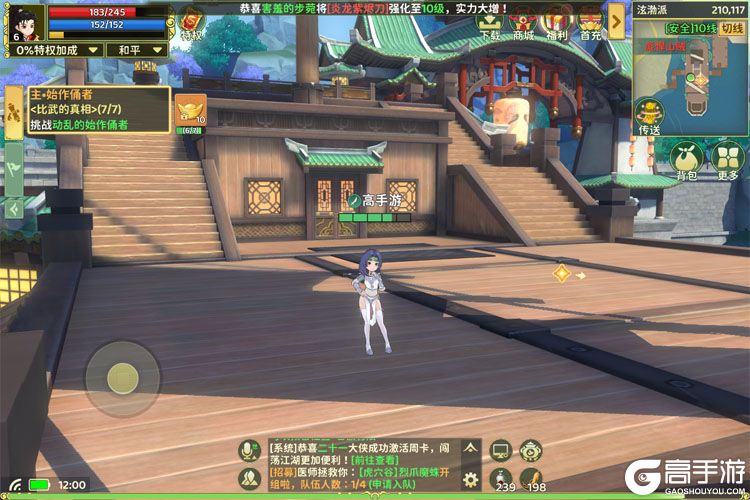750x500 pixels.
Task: Expand the chat box with up arrow
Action: point(470,450)
